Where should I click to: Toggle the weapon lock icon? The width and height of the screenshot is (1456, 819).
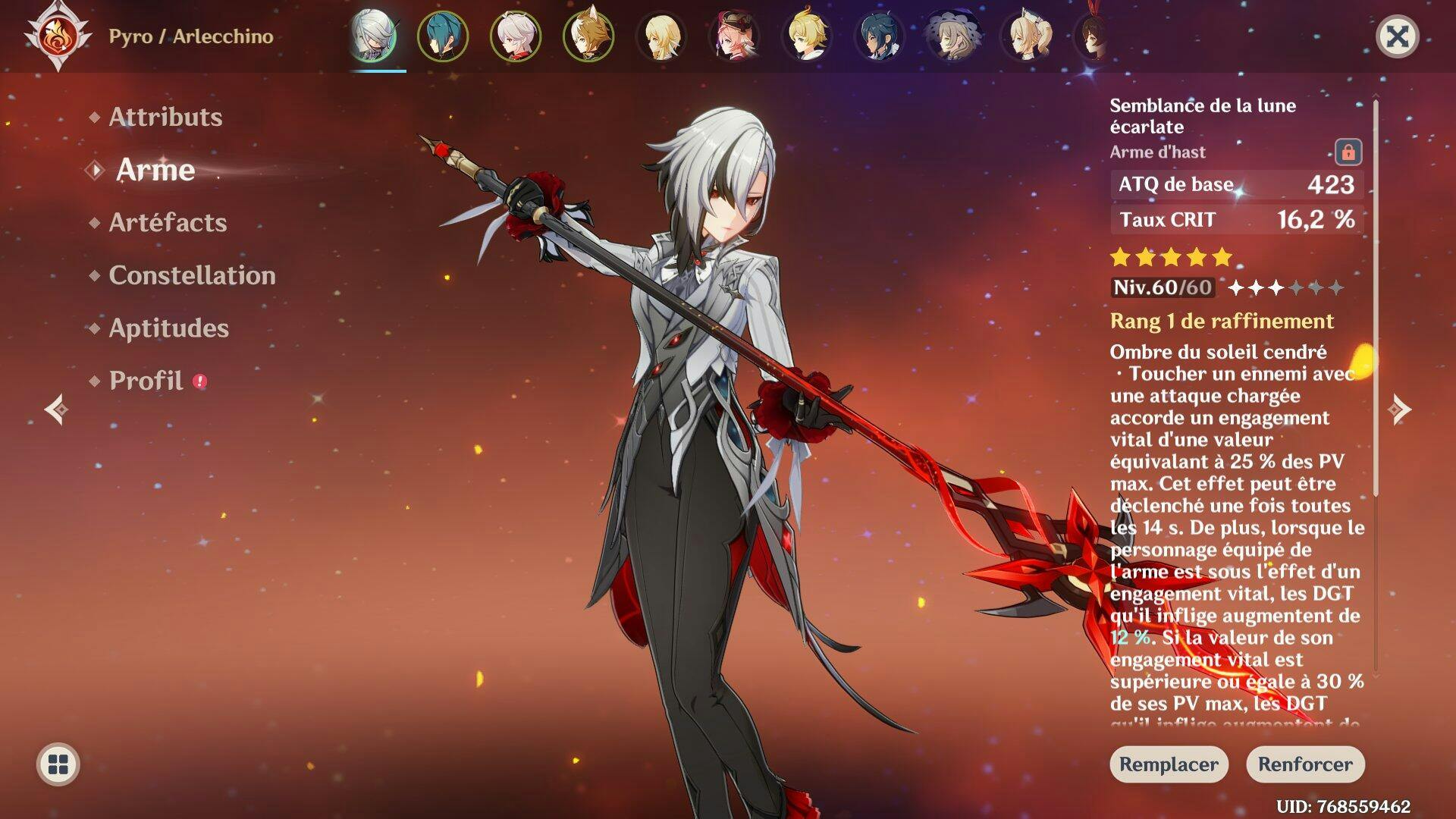pos(1348,152)
